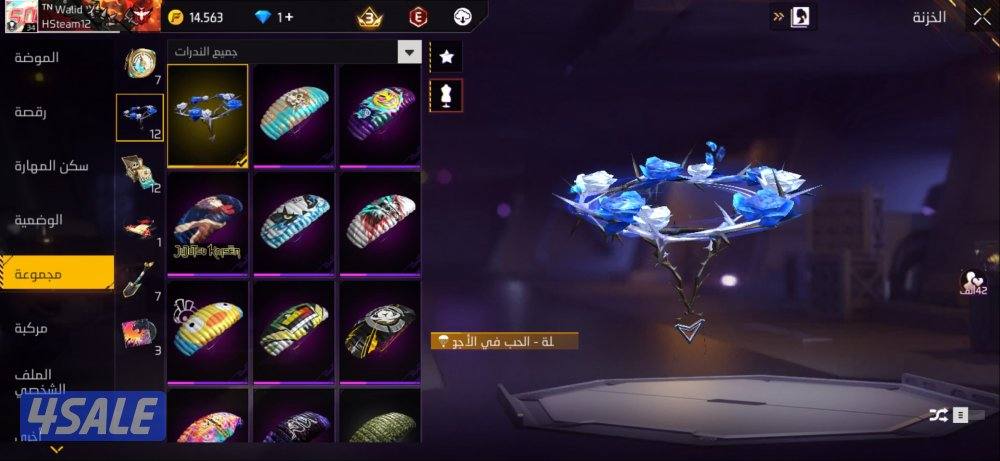Open the backpack subcategory with 7 items
Viewport: 1000px width, 461px height.
[x=140, y=64]
